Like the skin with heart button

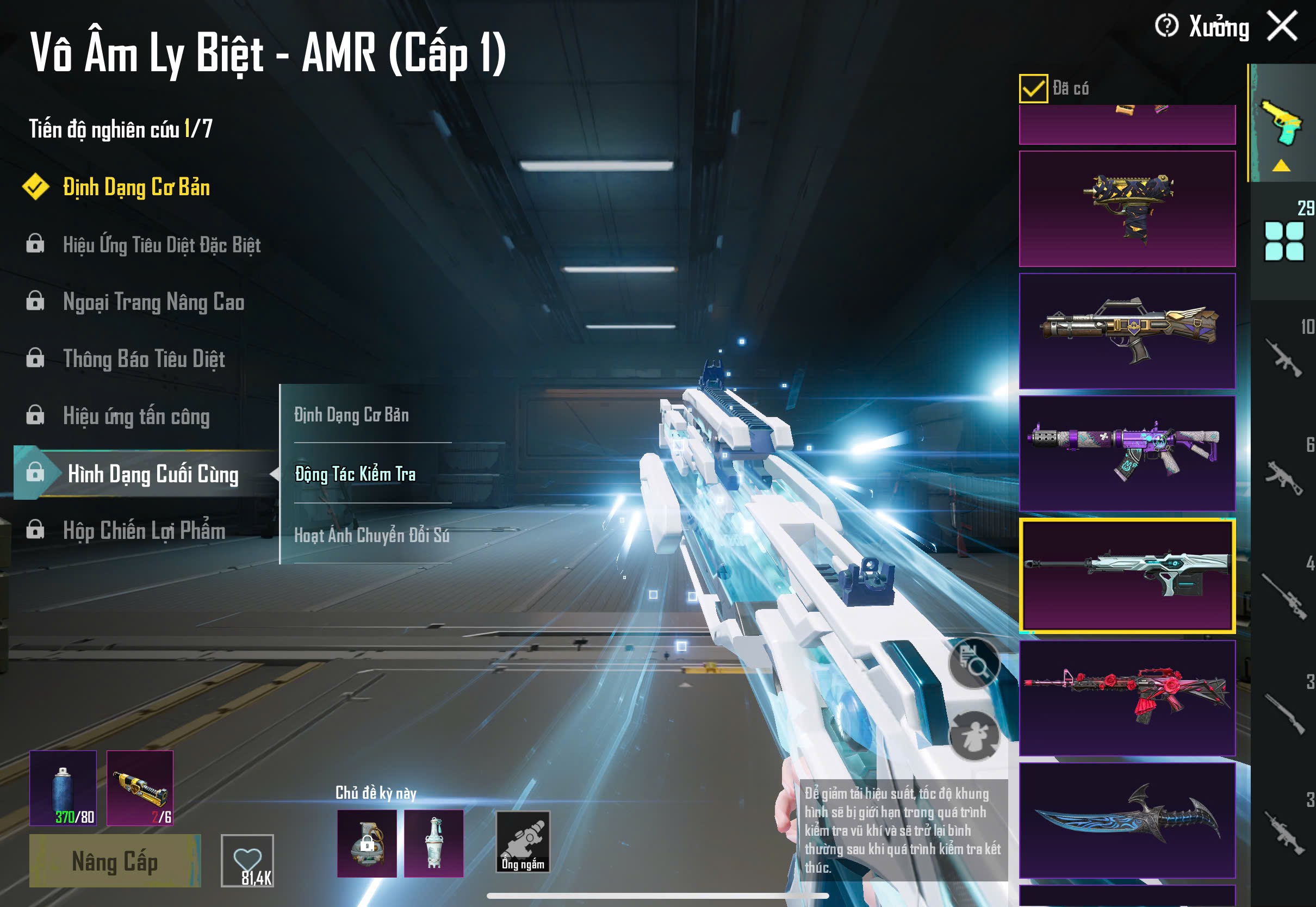pos(247,860)
